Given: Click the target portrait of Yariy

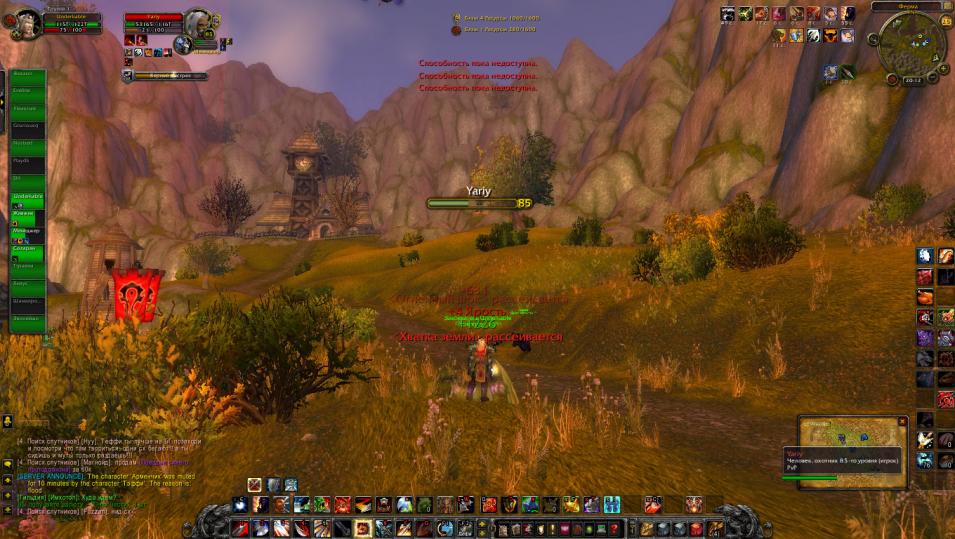Looking at the screenshot, I should 200,24.
